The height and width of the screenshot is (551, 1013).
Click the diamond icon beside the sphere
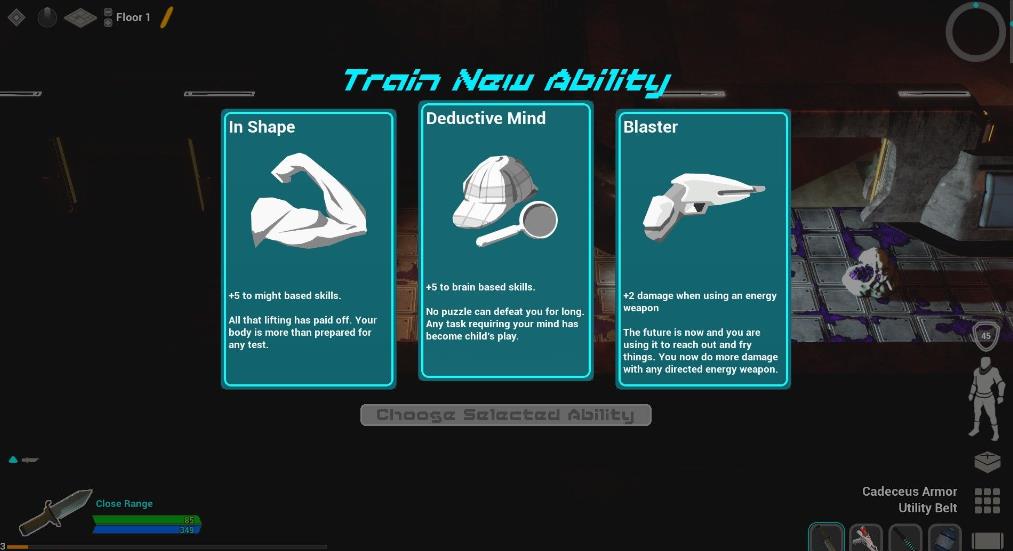[16, 17]
